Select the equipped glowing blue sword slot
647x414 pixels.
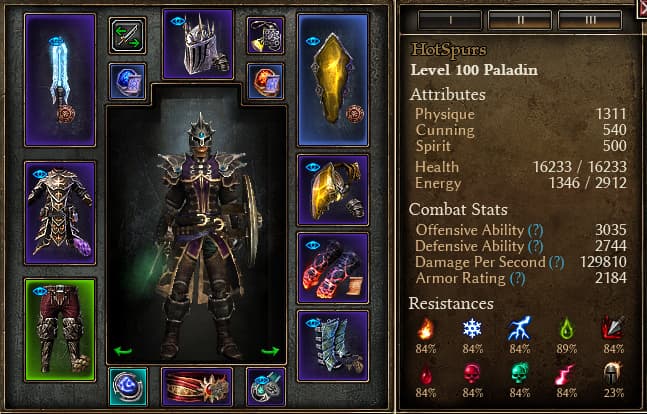click(59, 79)
